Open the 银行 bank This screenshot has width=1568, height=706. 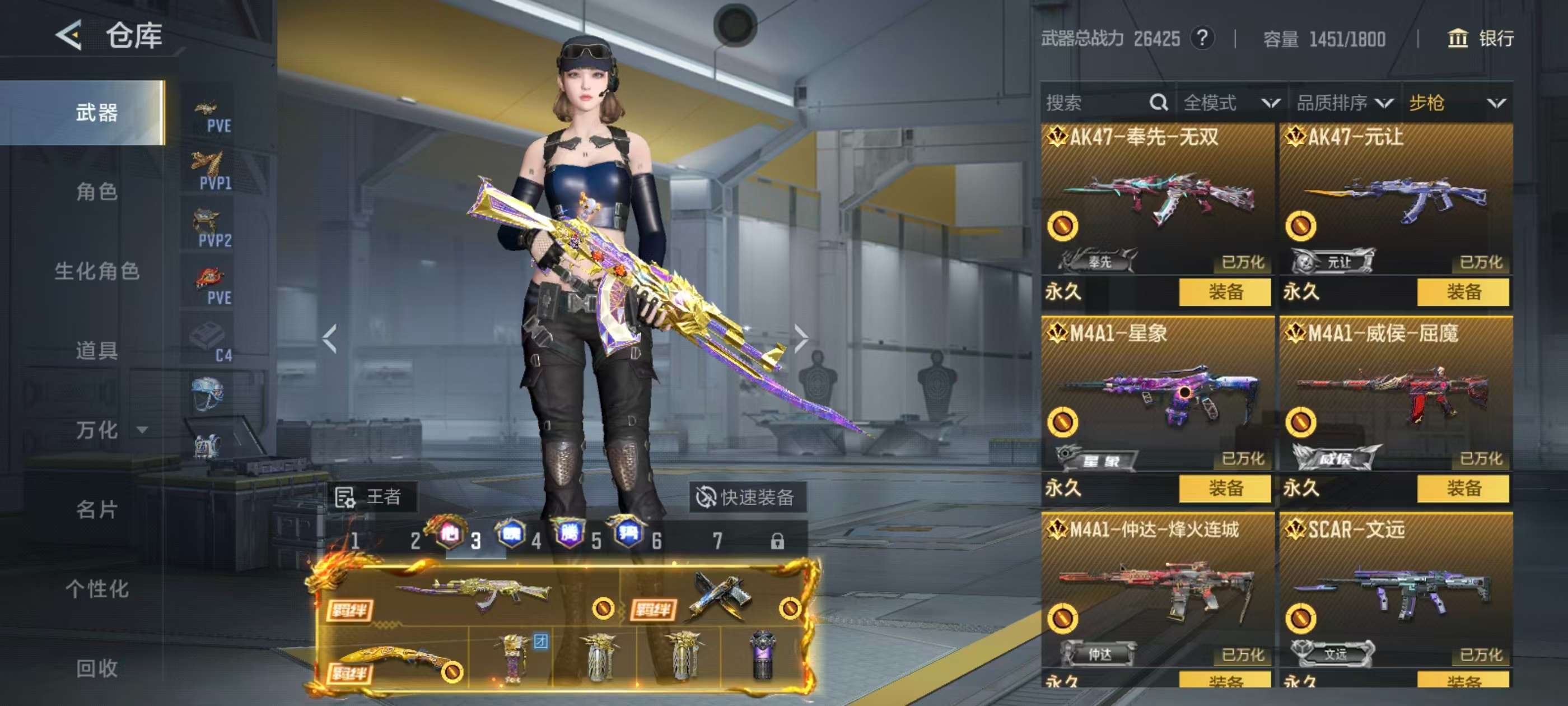[x=1480, y=39]
